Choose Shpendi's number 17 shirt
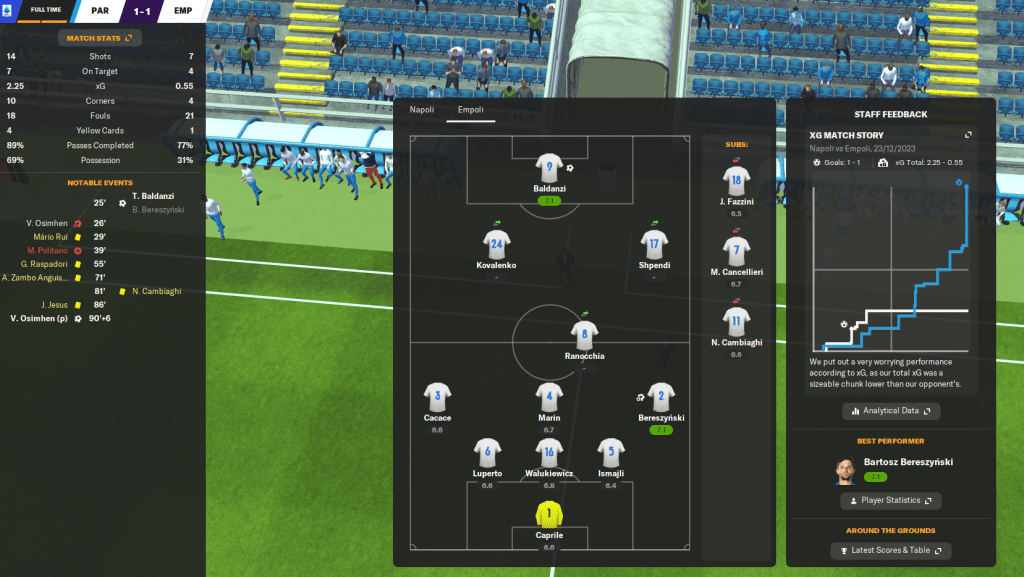 click(x=654, y=243)
